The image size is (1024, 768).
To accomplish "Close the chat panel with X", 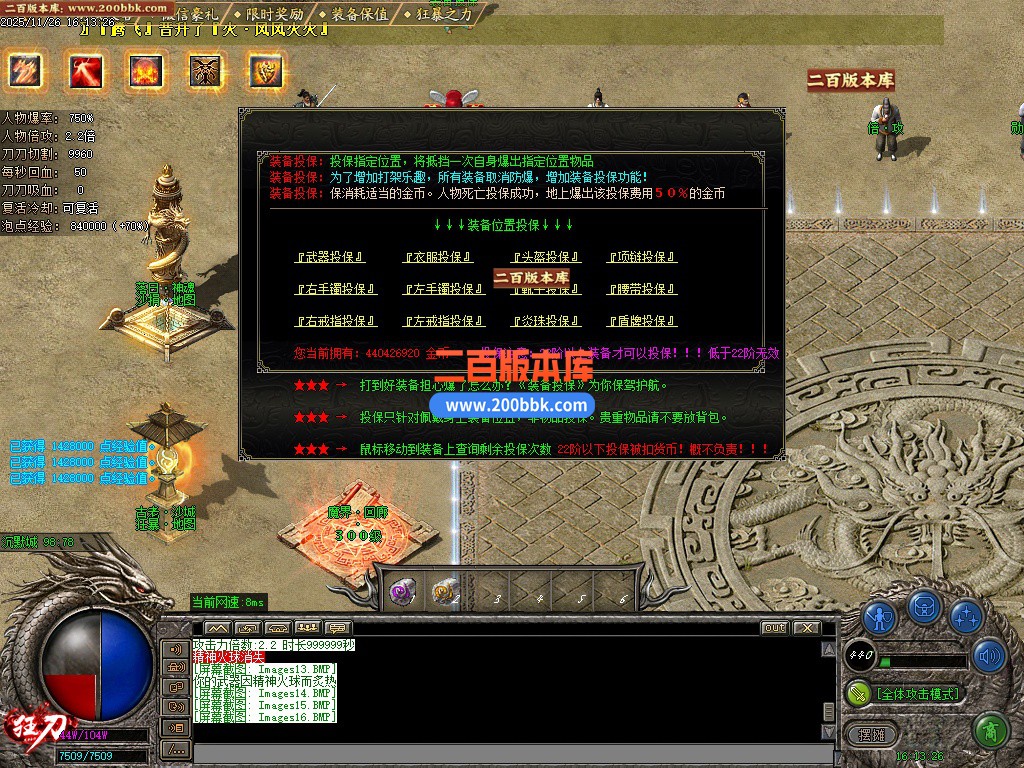I will [x=807, y=628].
